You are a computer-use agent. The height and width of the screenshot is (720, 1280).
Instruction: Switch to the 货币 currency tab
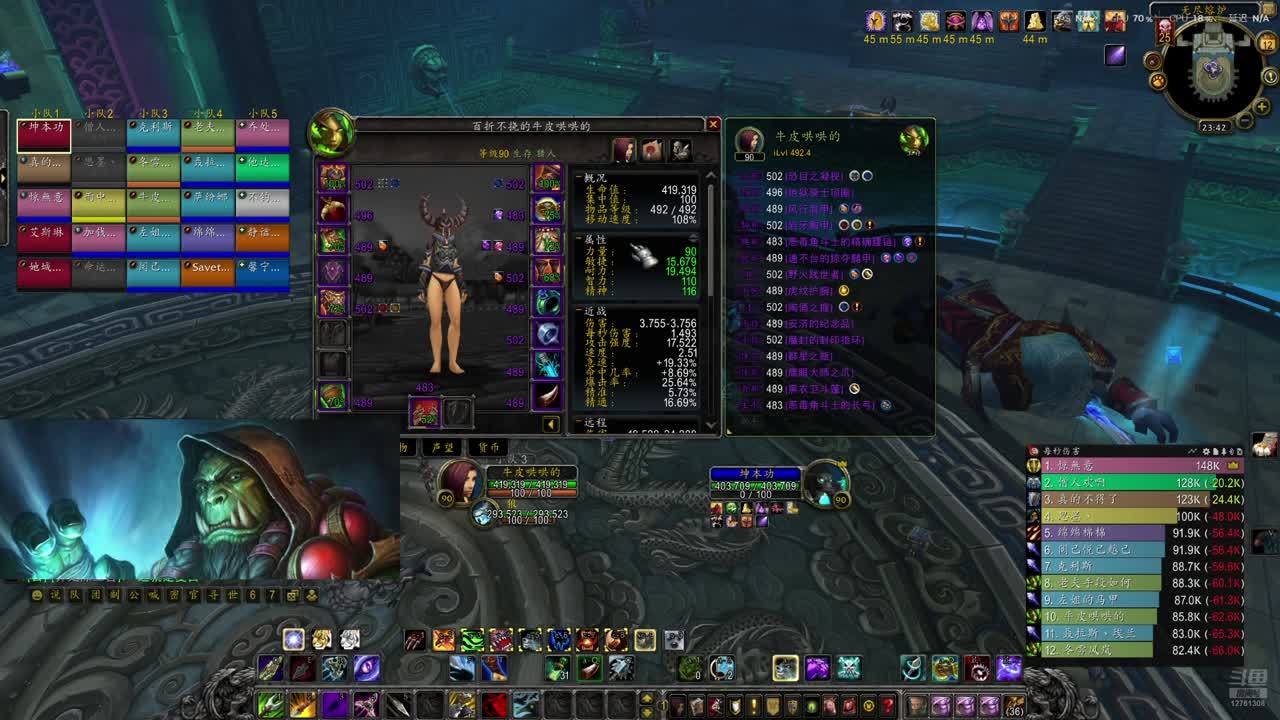click(489, 447)
